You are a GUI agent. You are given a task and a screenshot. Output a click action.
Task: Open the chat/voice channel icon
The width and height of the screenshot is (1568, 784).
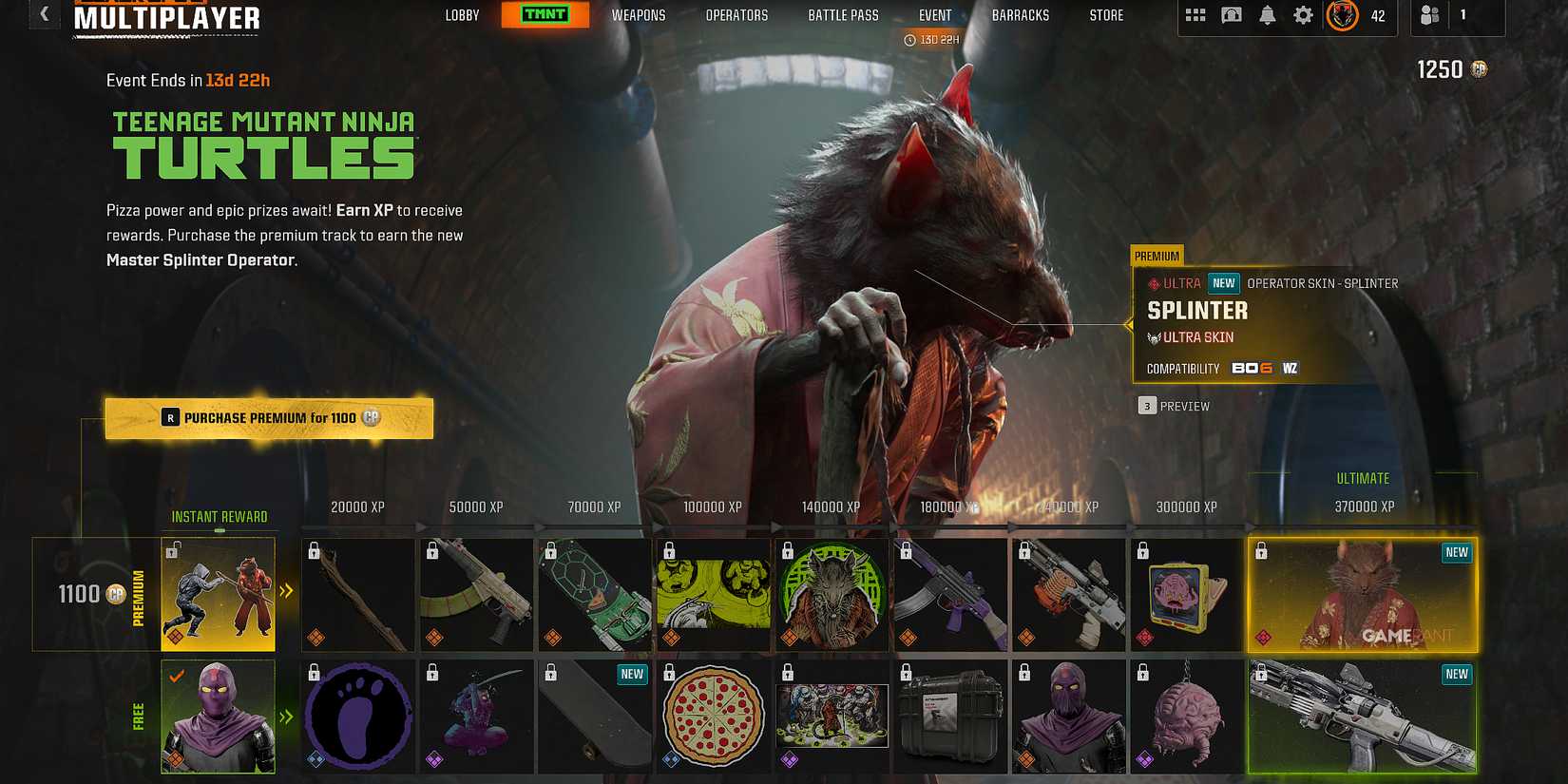coord(1231,15)
